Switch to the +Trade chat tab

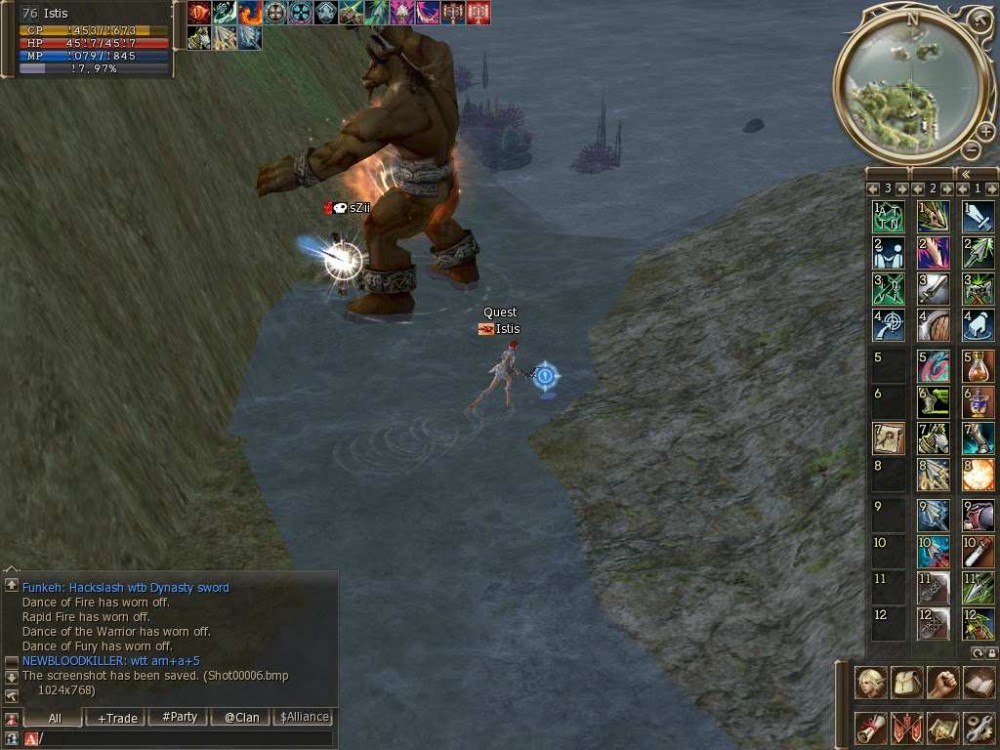point(115,717)
